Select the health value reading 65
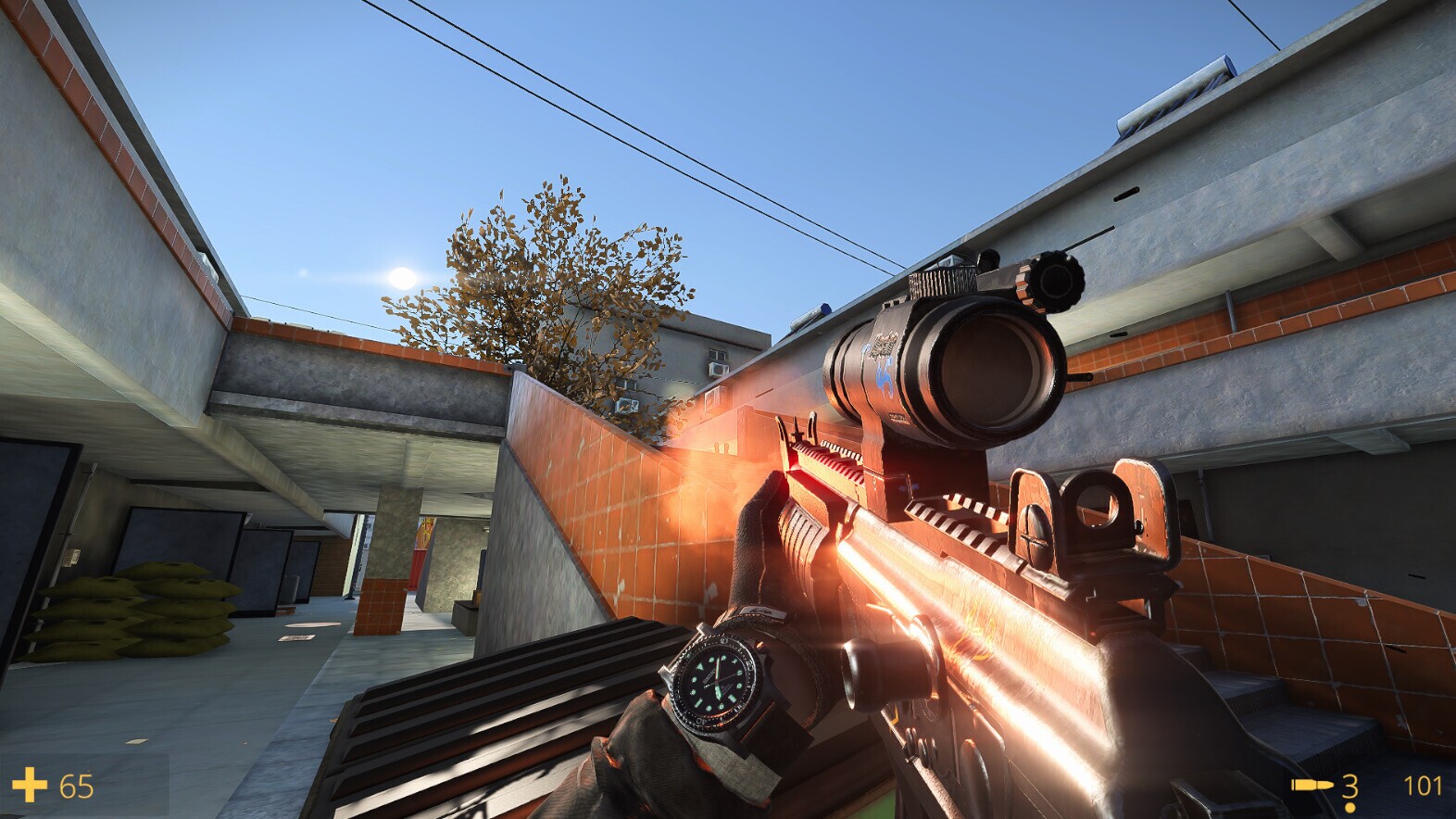1456x819 pixels. 75,787
